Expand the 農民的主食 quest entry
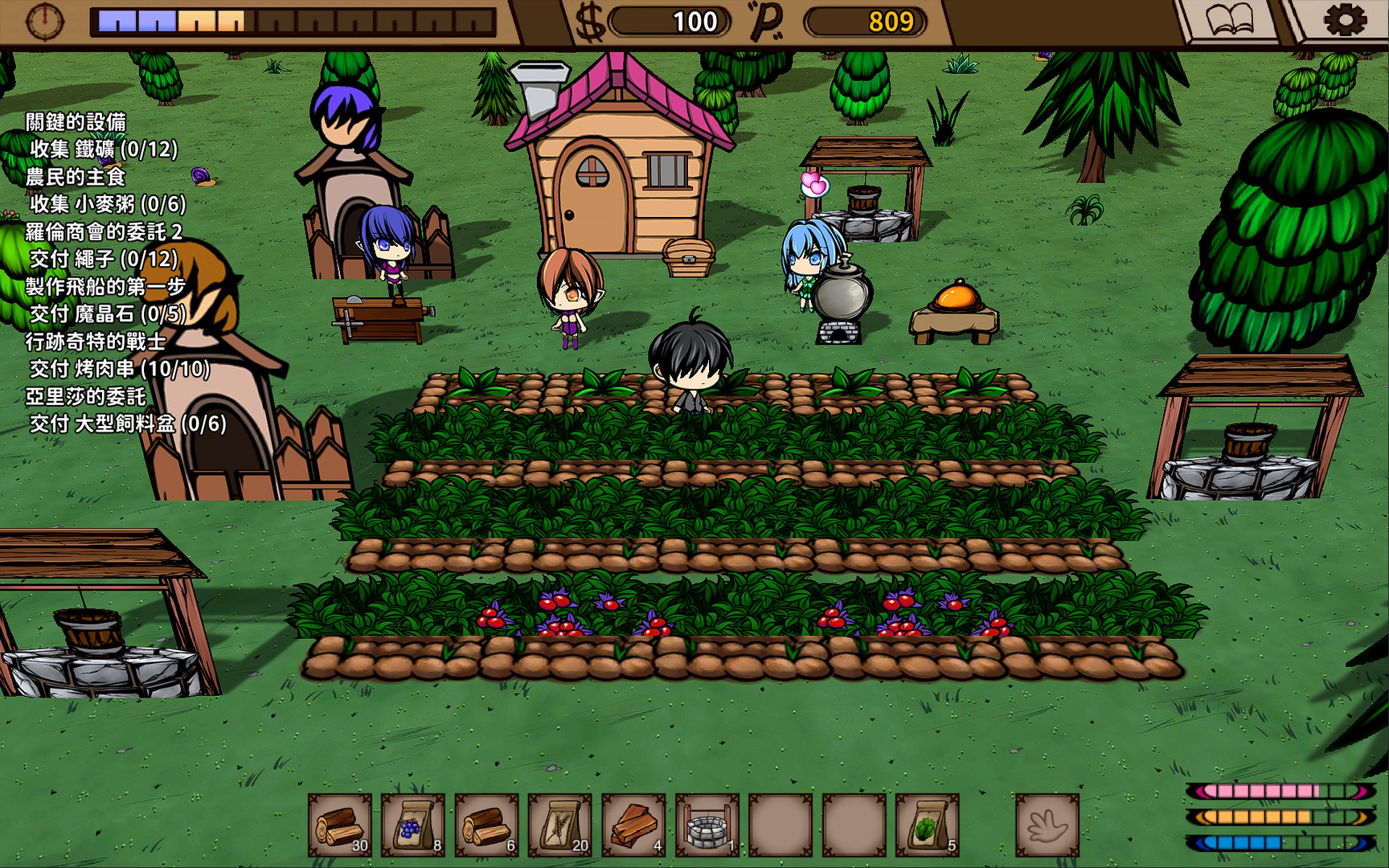1389x868 pixels. tap(76, 176)
